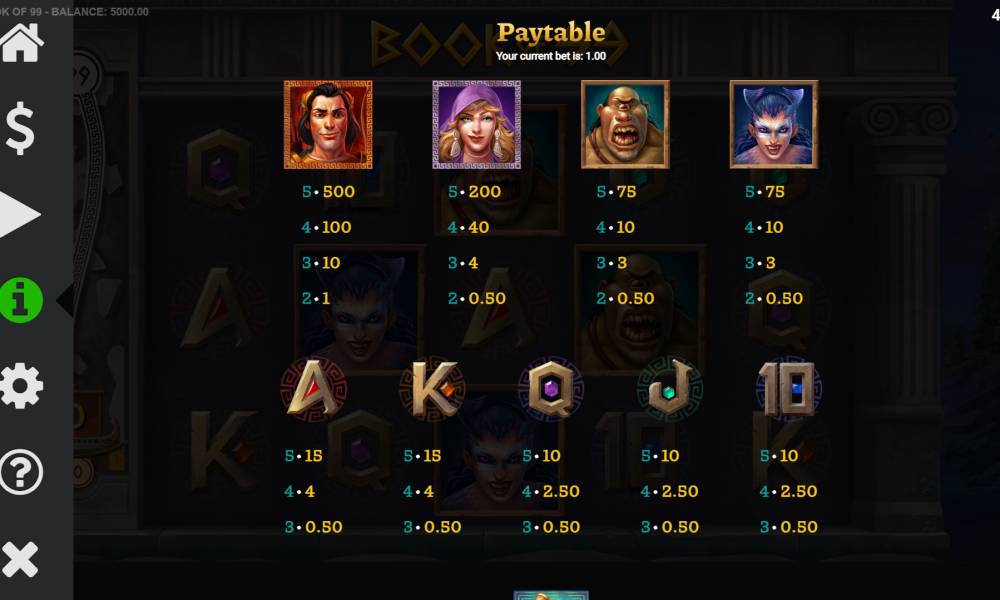Toggle the green paytable info icon
Viewport: 1000px width, 600px height.
(x=21, y=300)
